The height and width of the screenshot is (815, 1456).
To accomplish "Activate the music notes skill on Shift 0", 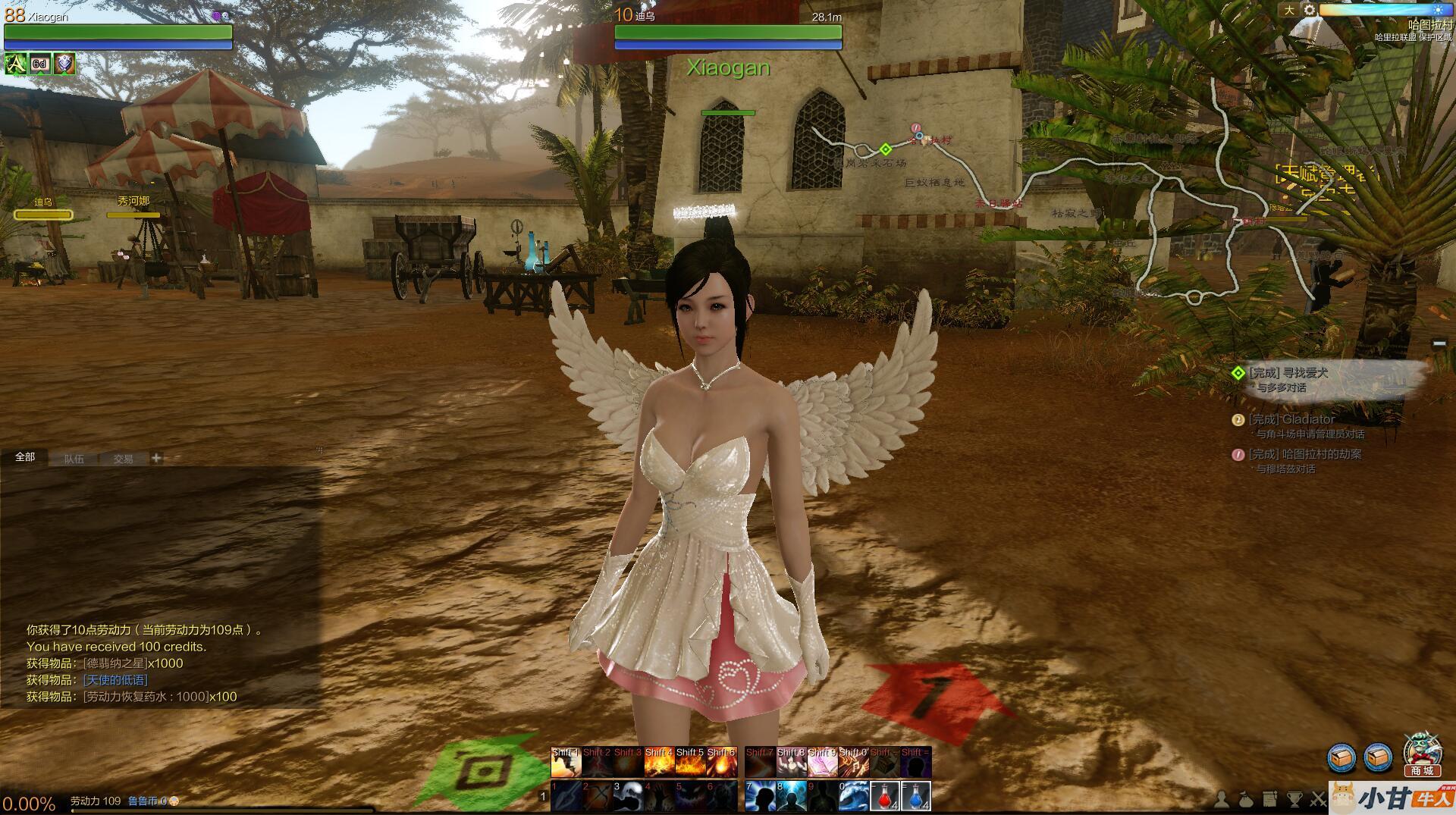I will click(853, 763).
